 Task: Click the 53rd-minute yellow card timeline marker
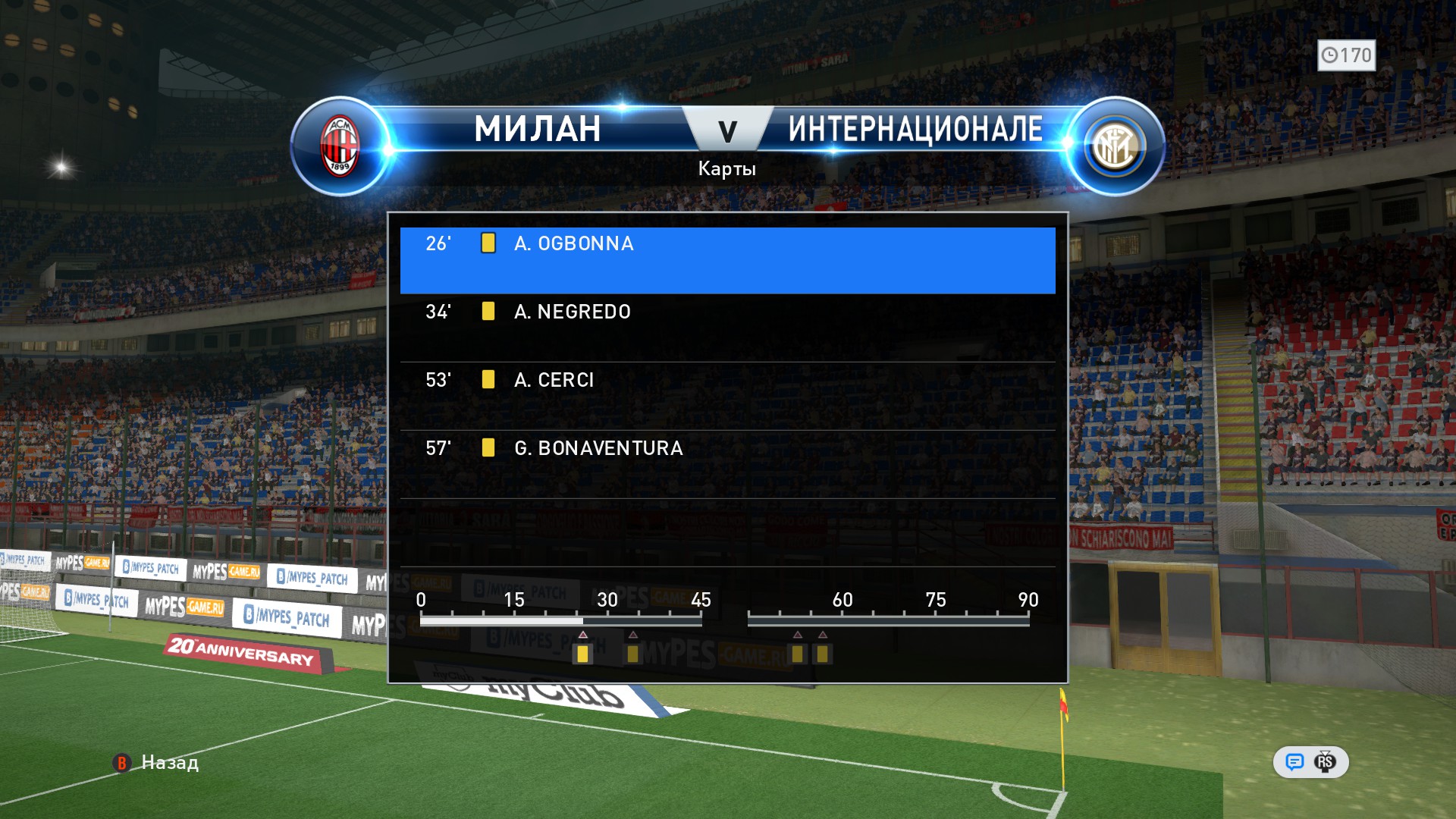[x=797, y=654]
